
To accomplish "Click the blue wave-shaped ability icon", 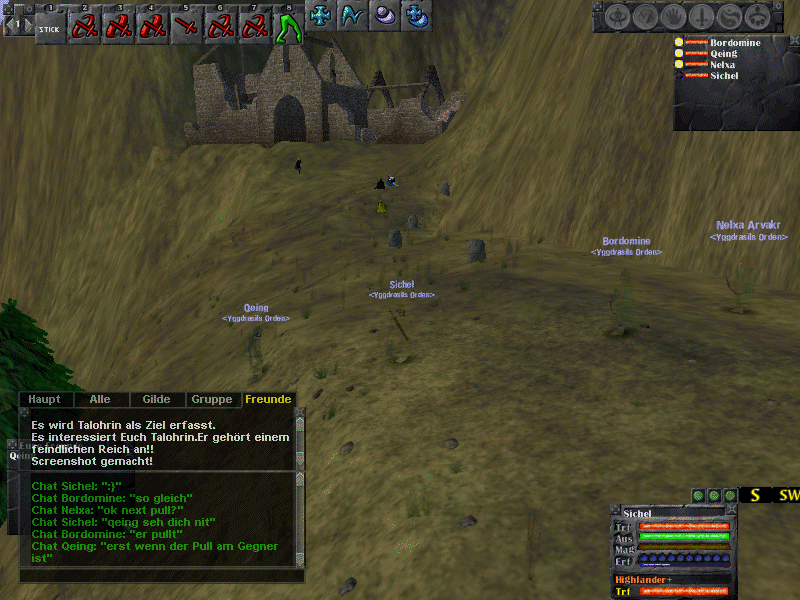I will coord(352,16).
